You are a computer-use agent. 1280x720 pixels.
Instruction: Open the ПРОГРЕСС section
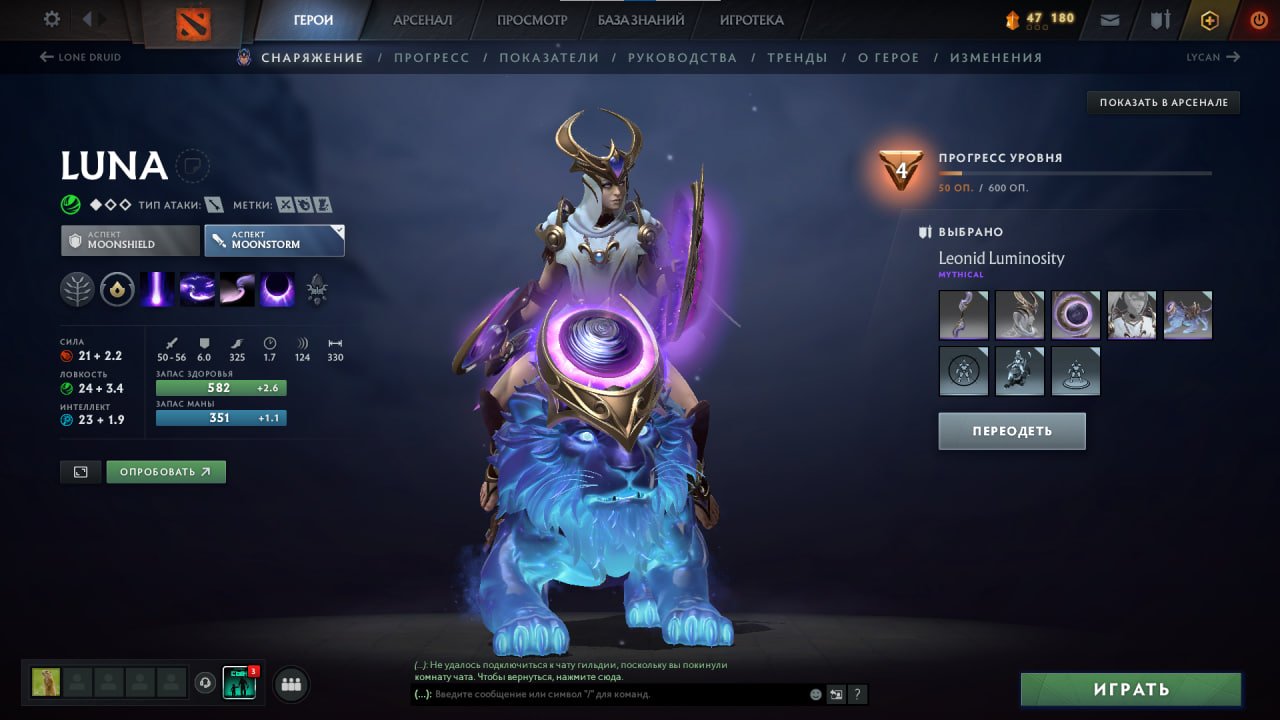click(431, 57)
